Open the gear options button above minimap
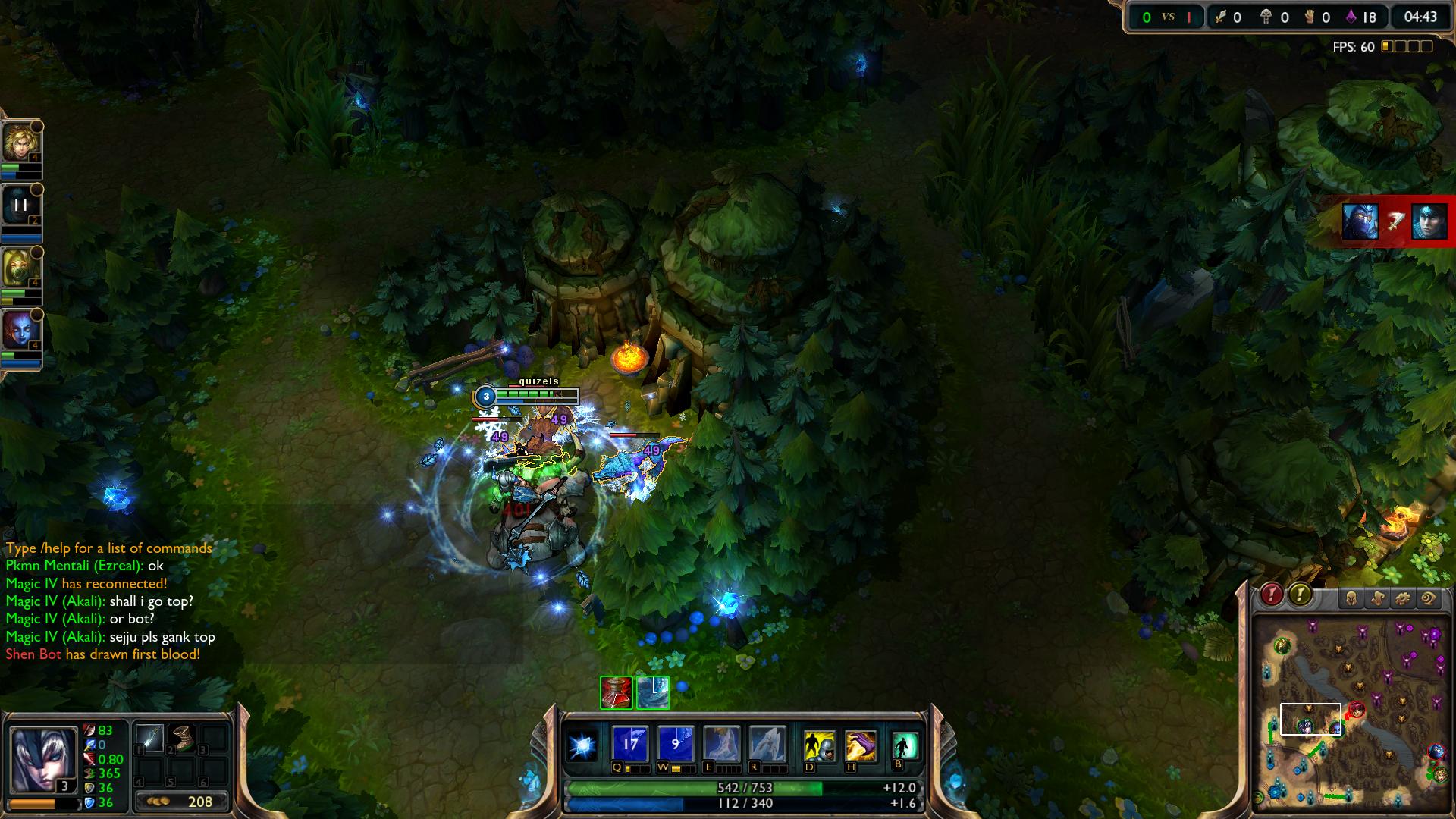Viewport: 1456px width, 819px height. 1402,599
